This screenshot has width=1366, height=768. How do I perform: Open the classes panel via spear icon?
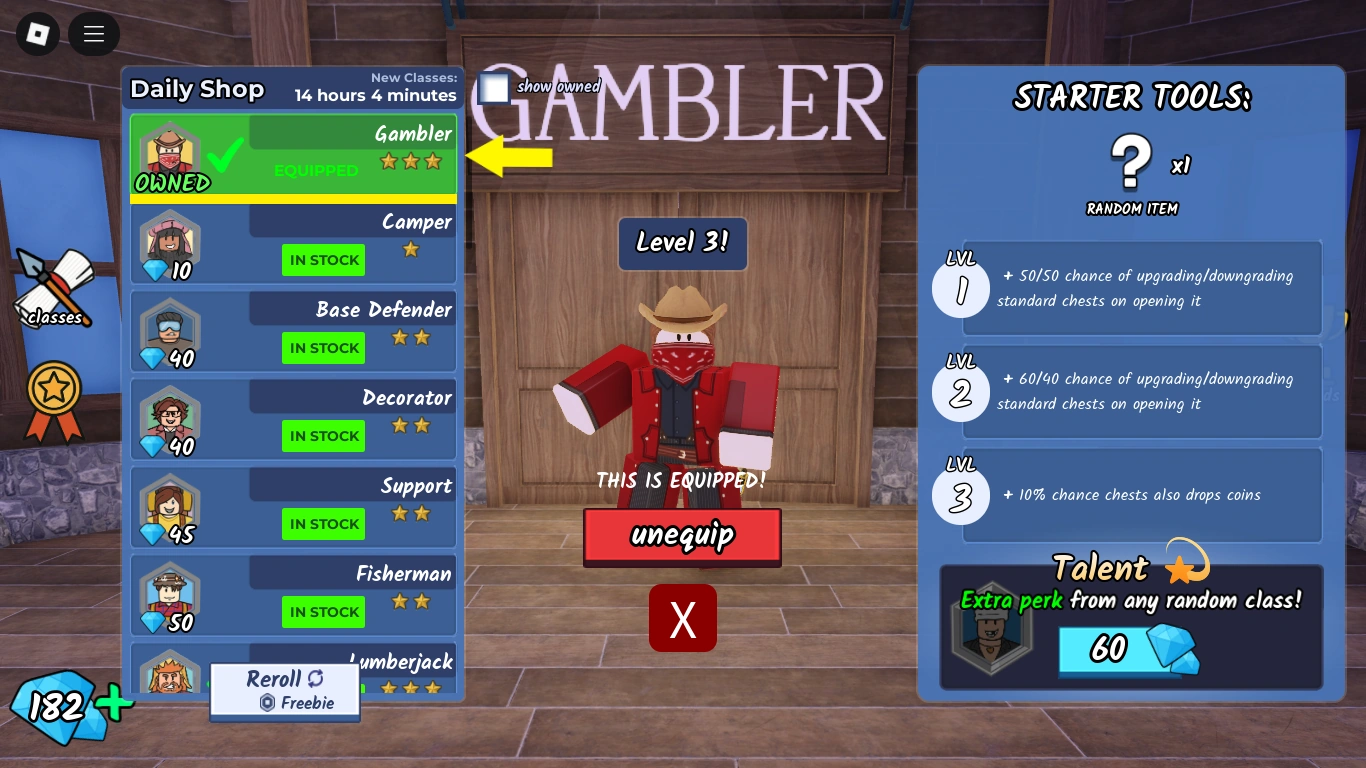point(52,287)
